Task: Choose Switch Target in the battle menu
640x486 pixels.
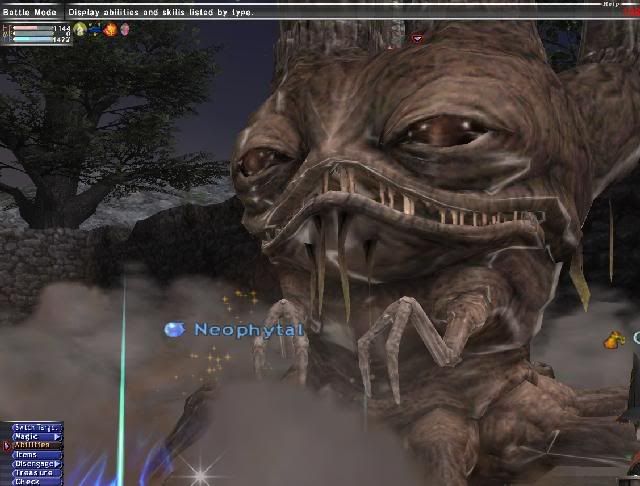Action: pyautogui.click(x=37, y=427)
